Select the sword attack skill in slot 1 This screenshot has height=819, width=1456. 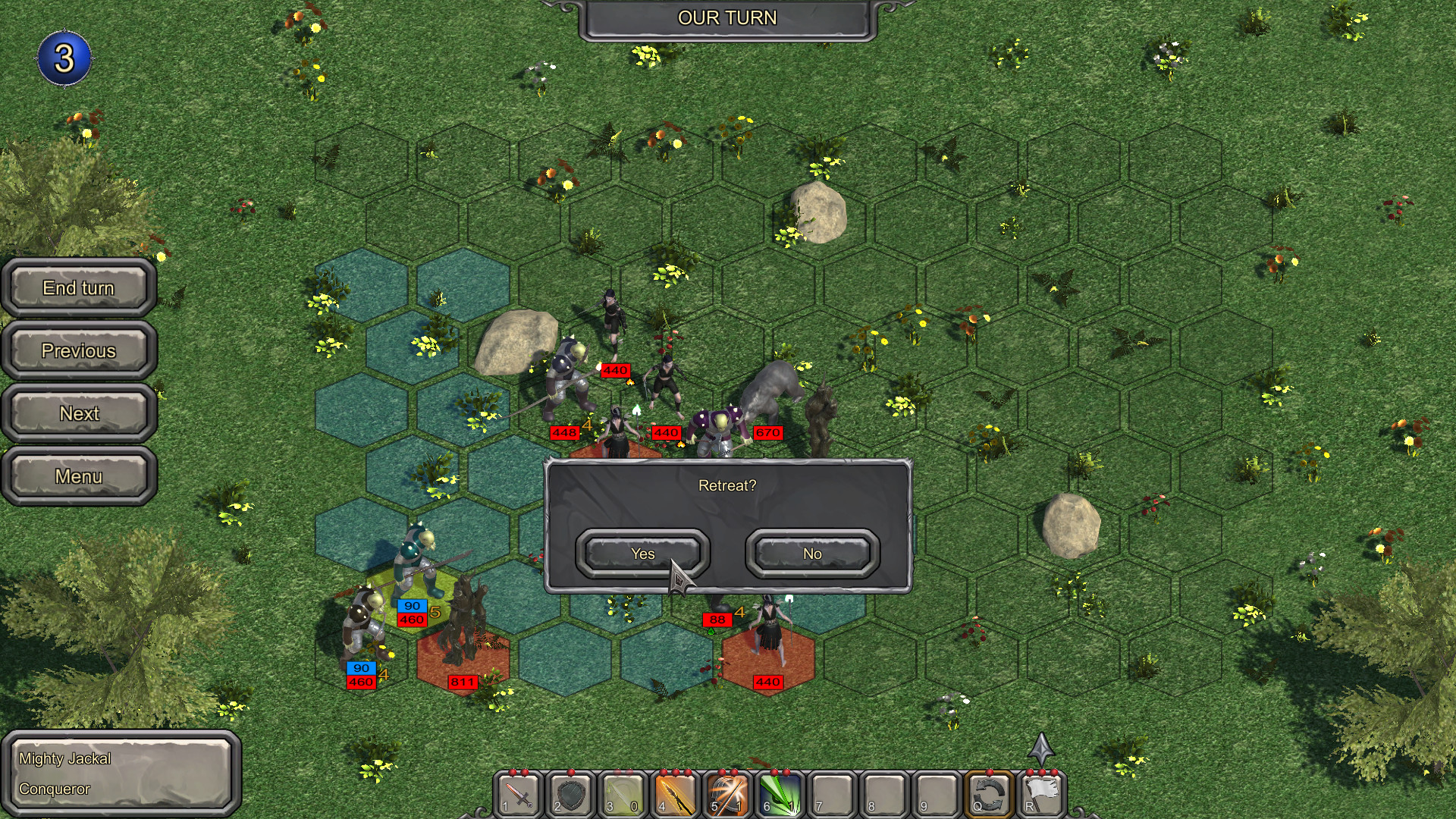point(518,796)
